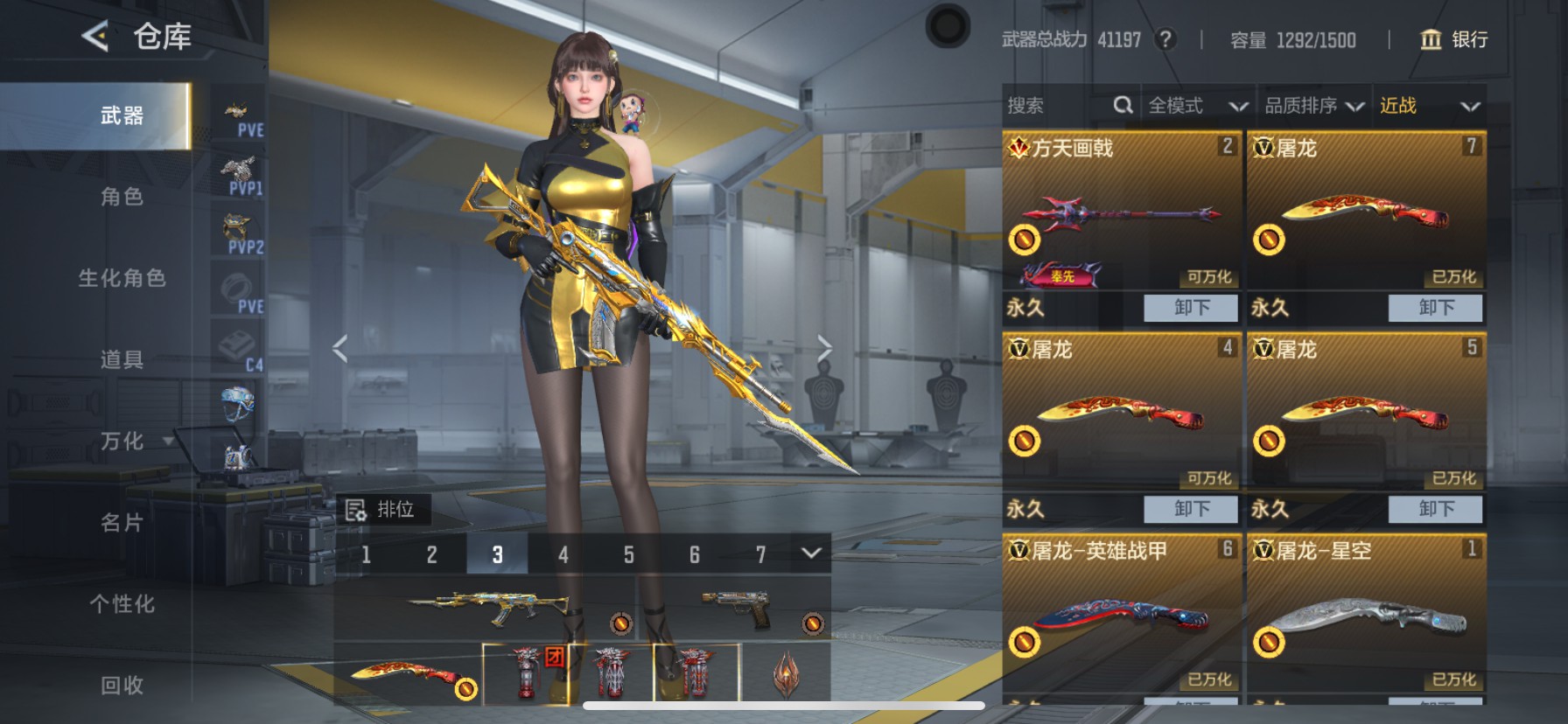Open the 回收 recycle section
Screen dimensions: 1568x724
[x=121, y=685]
